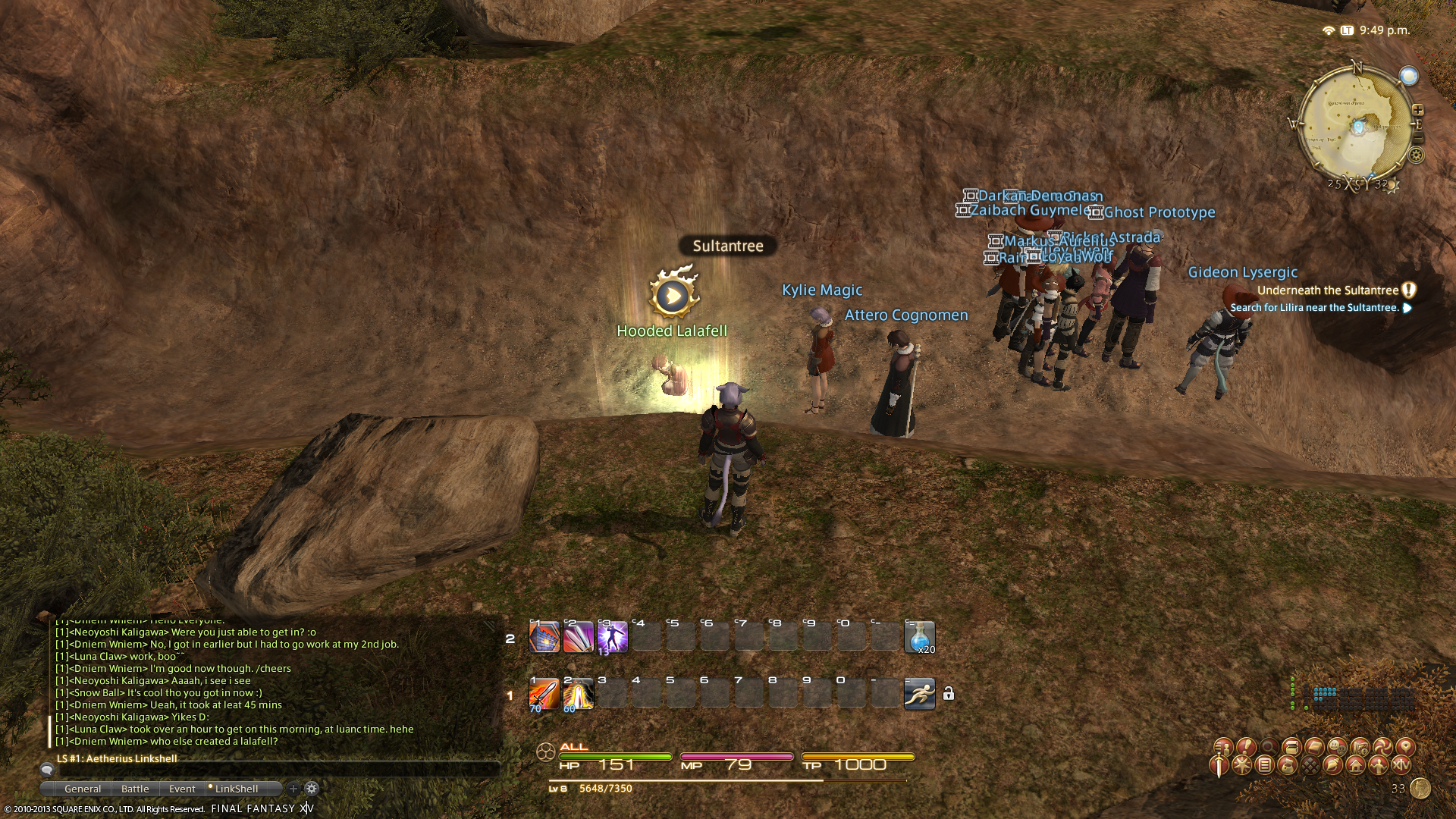
Task: Zoom out on the minimap
Action: (1417, 138)
